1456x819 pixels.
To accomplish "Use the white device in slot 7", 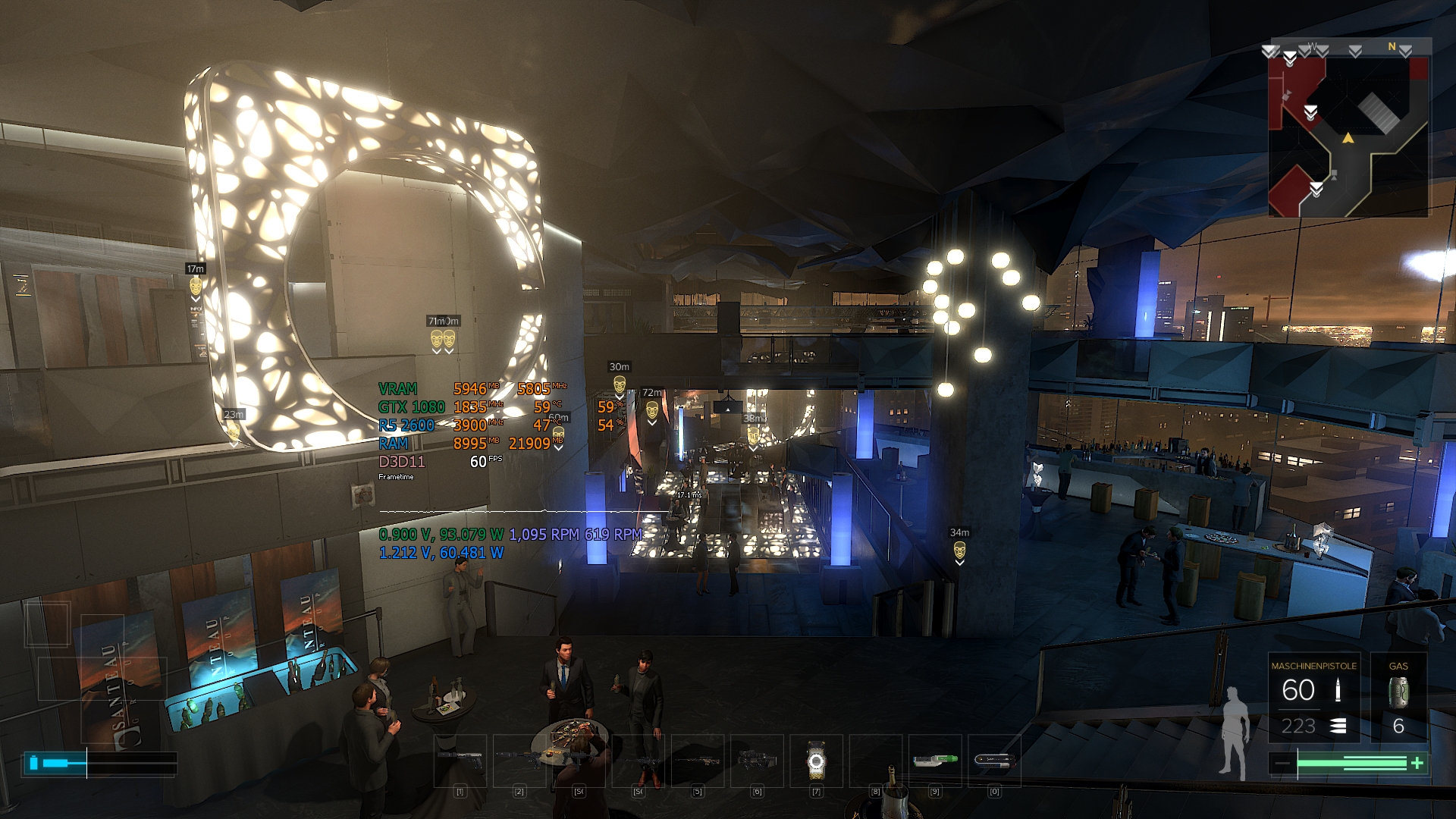I will 816,761.
